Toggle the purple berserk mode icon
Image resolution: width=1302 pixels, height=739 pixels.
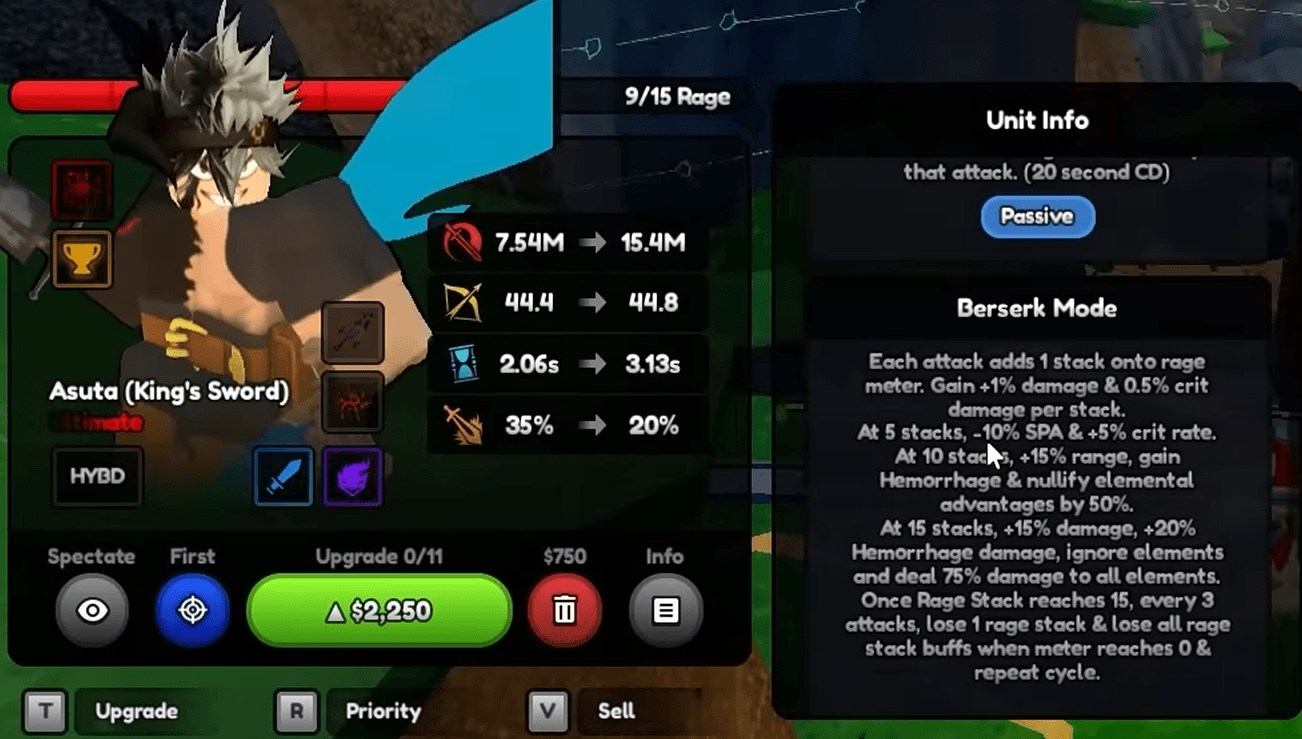click(352, 477)
